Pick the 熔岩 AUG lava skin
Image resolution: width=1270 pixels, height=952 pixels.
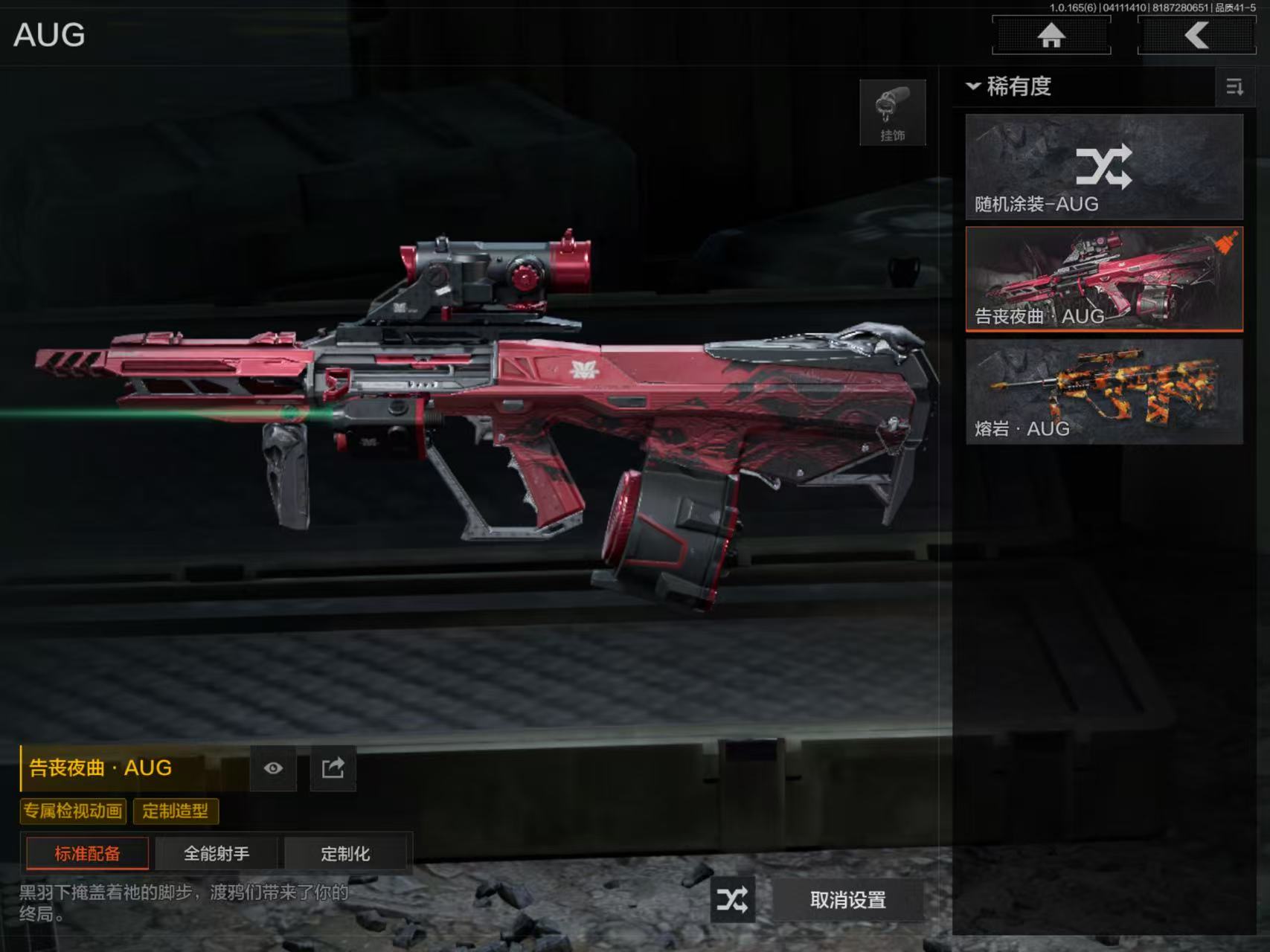point(1103,392)
